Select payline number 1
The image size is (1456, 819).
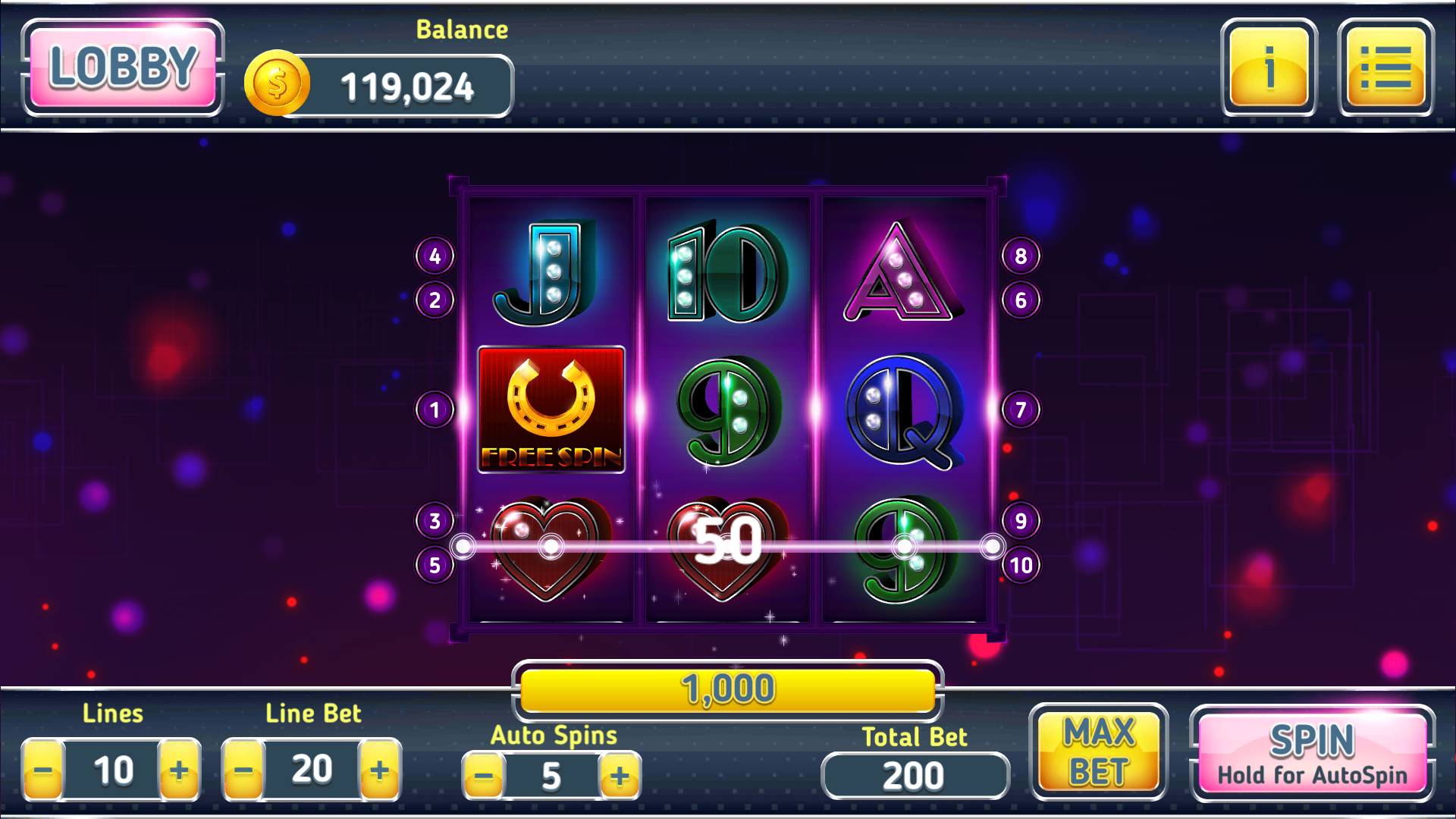click(x=434, y=409)
